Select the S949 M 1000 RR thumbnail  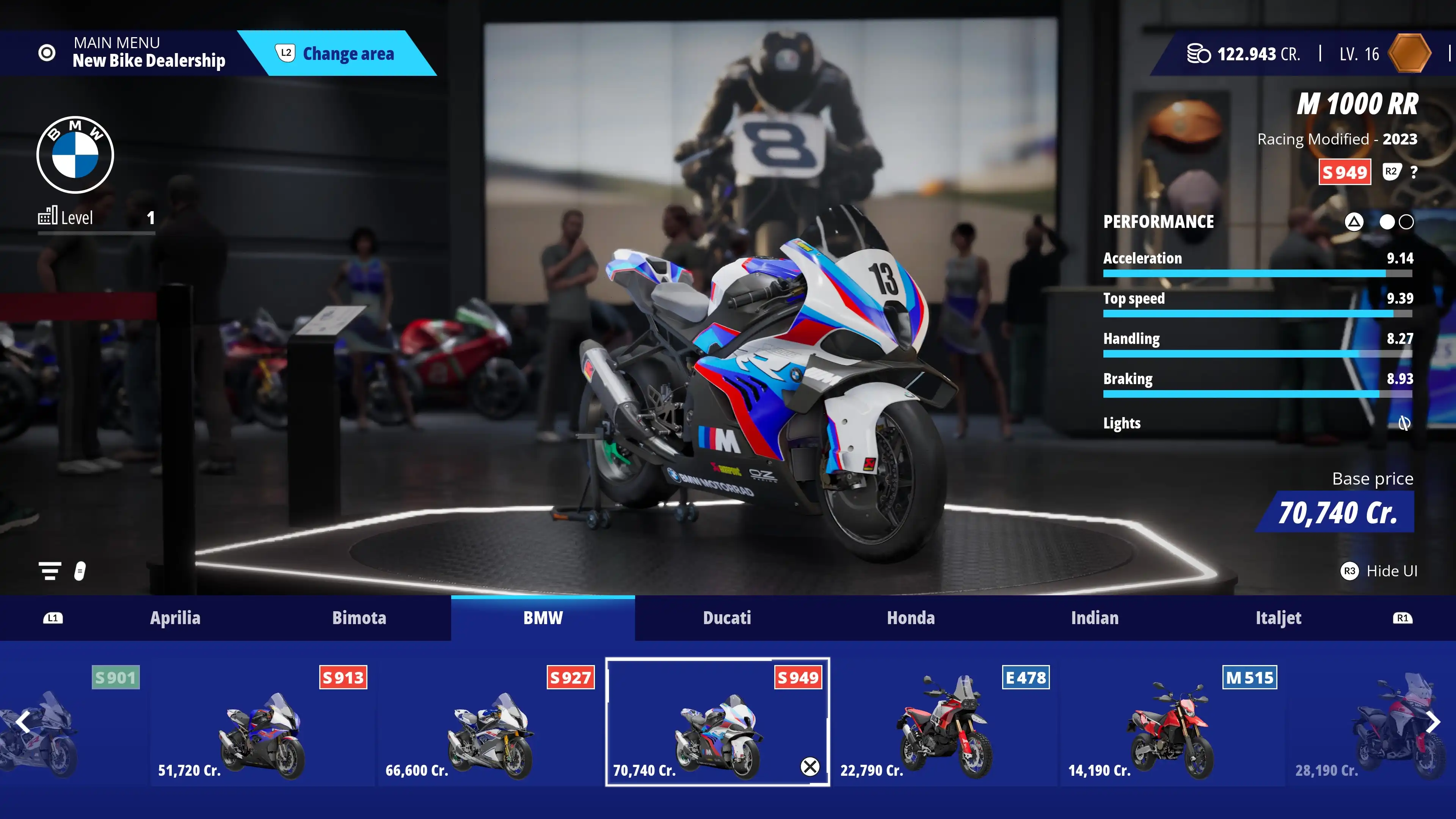click(x=717, y=722)
